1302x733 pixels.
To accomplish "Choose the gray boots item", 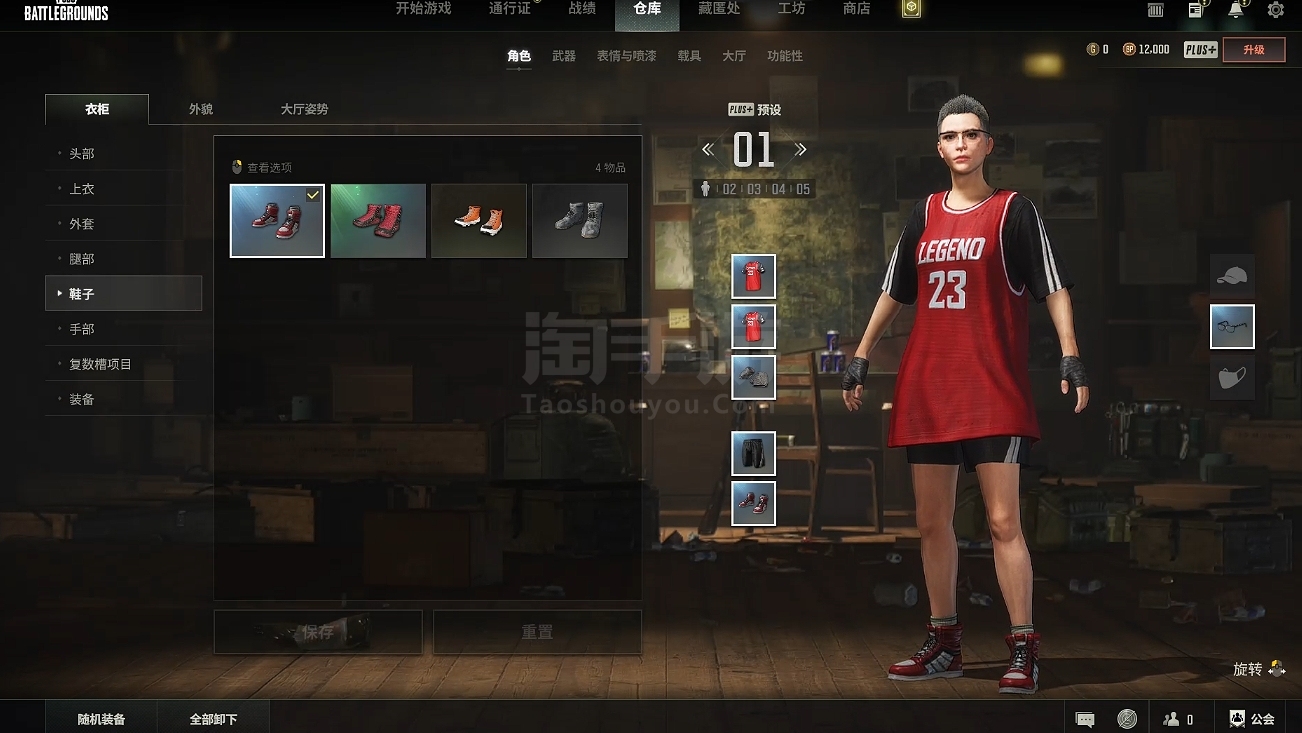I will [579, 220].
